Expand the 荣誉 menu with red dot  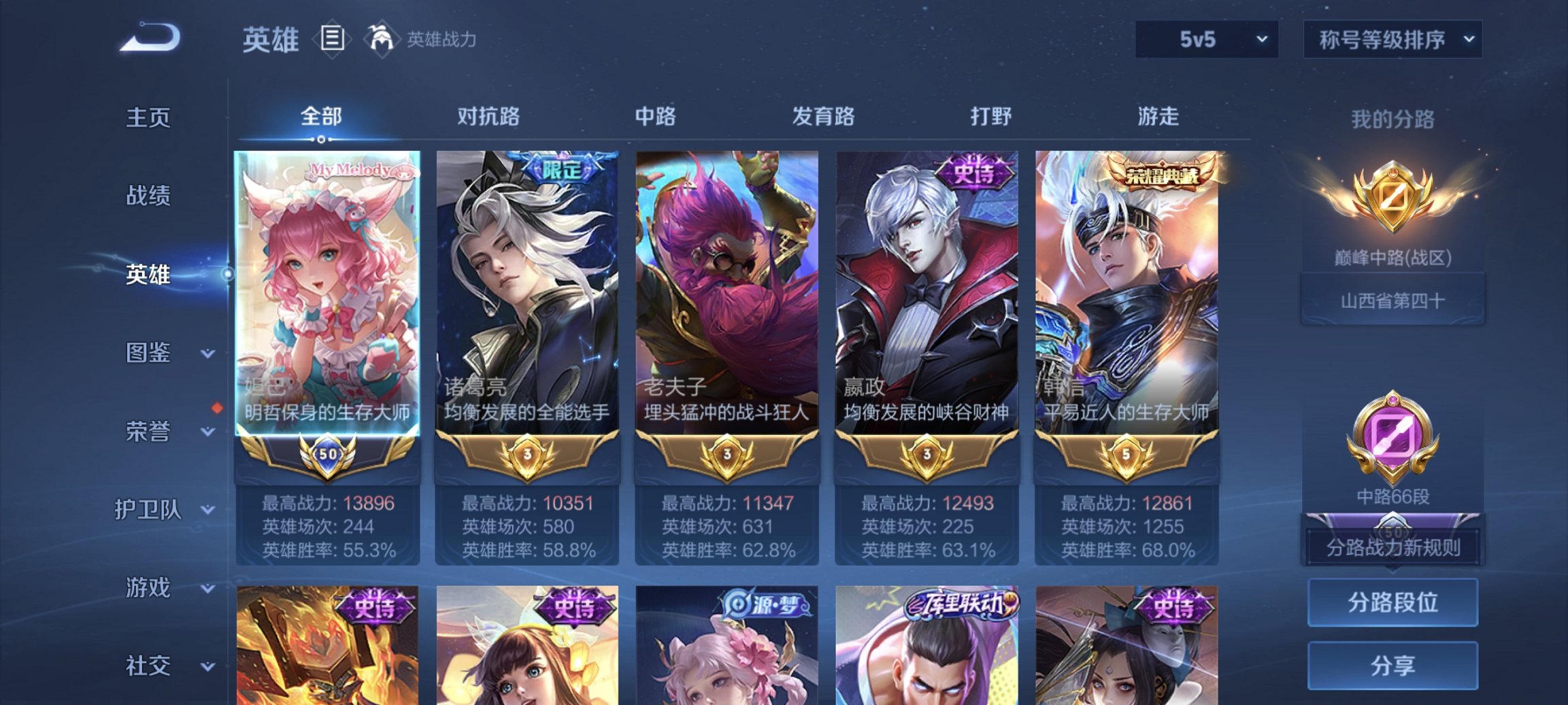click(x=150, y=430)
